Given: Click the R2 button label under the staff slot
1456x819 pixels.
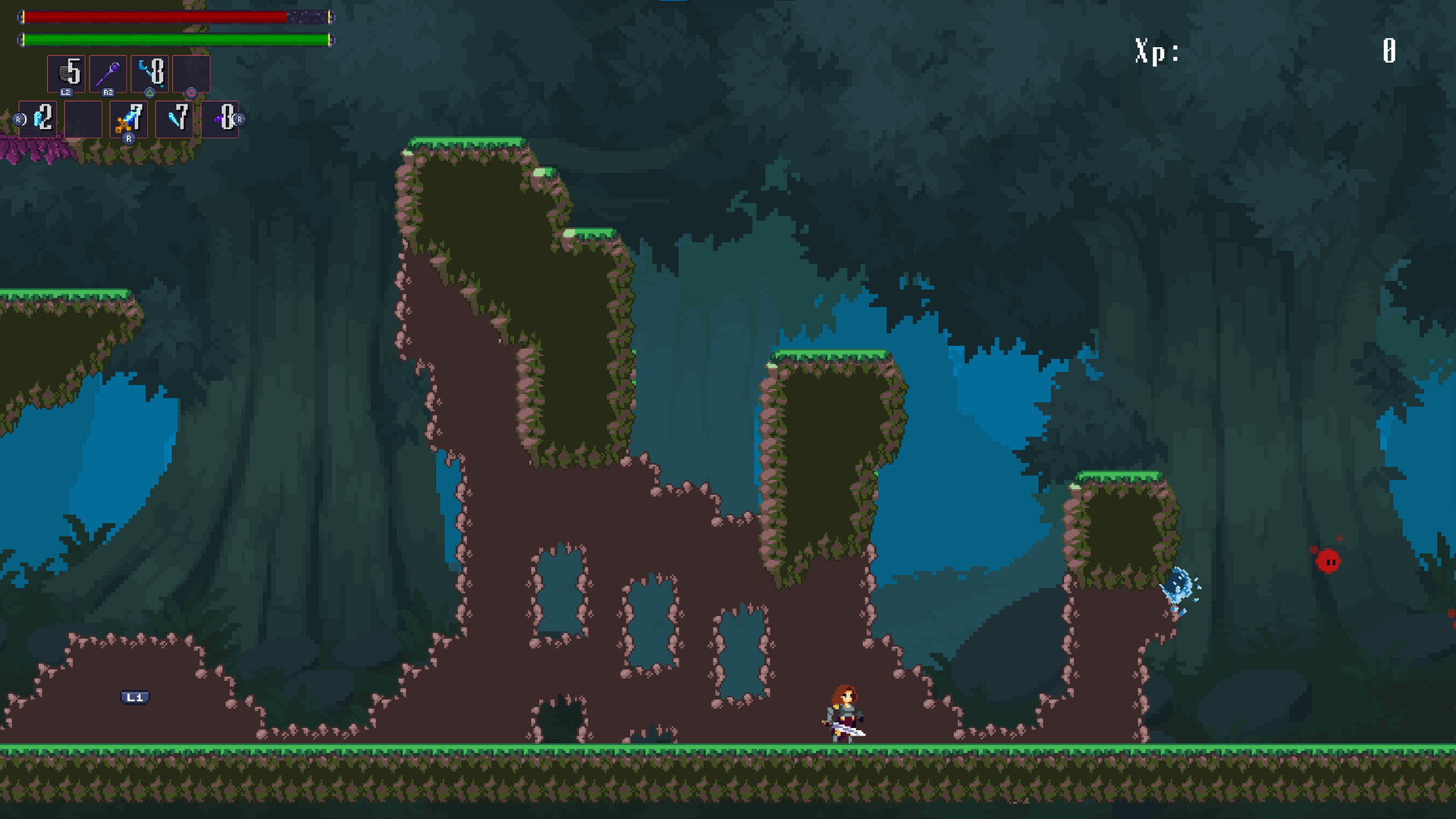Looking at the screenshot, I should (x=108, y=93).
